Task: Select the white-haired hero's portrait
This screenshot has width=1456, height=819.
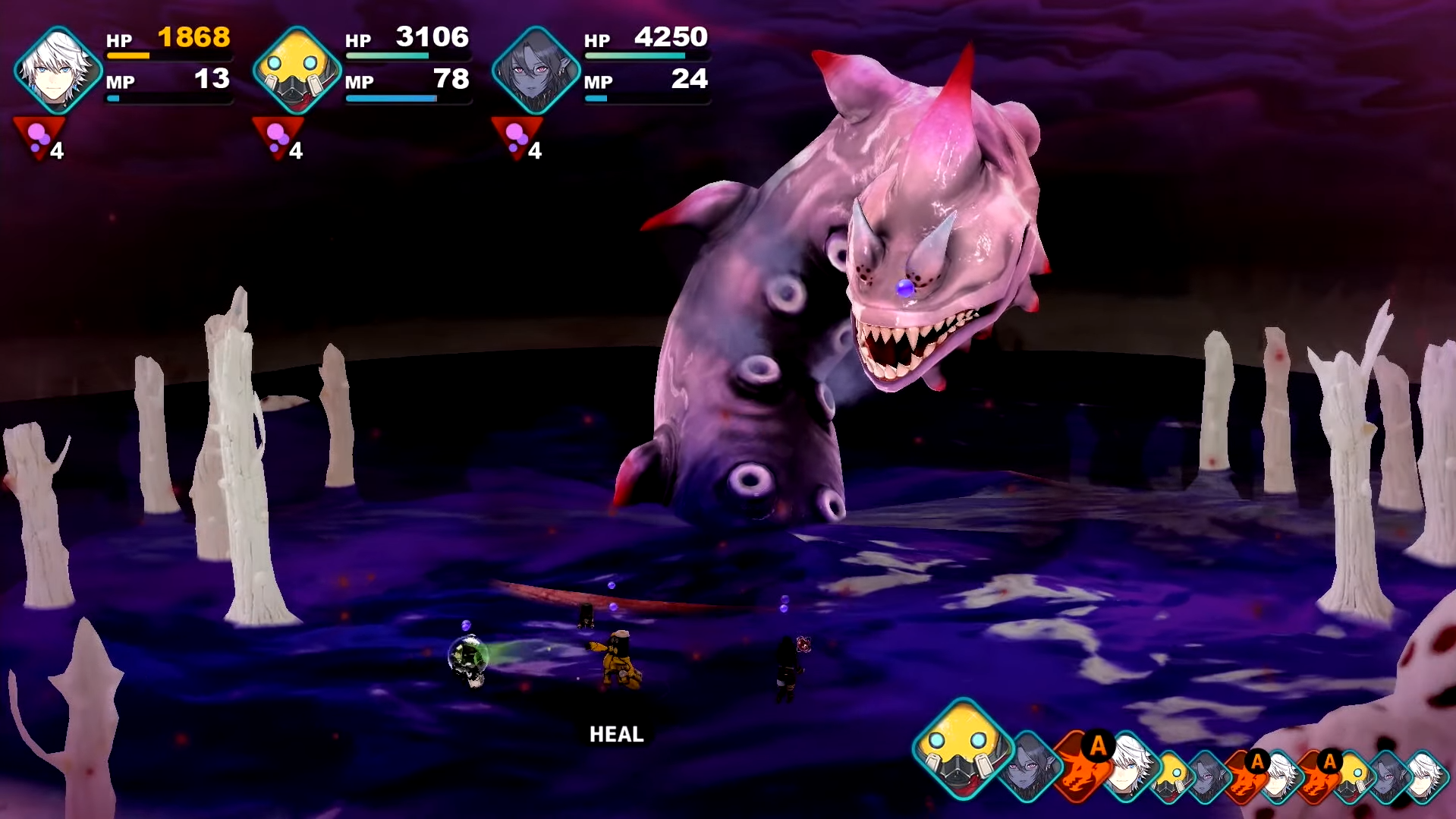Action: click(58, 70)
